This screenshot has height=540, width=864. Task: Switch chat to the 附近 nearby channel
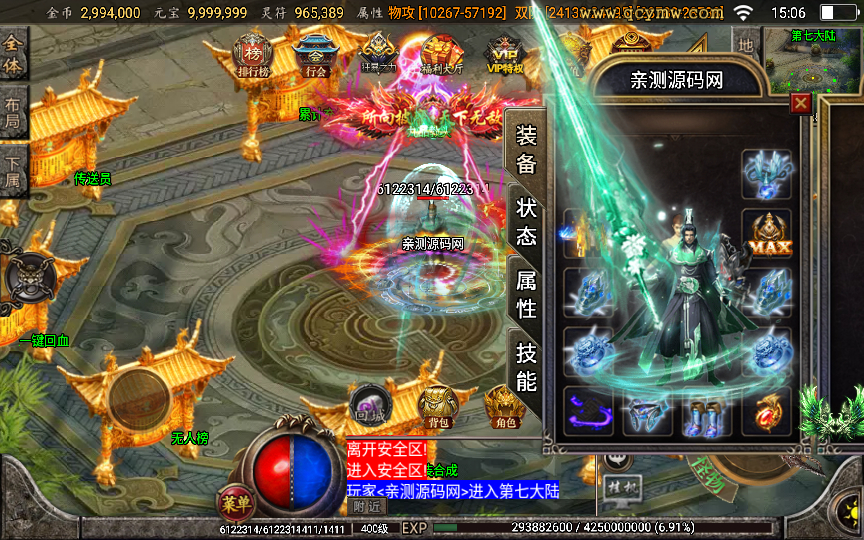coord(367,506)
